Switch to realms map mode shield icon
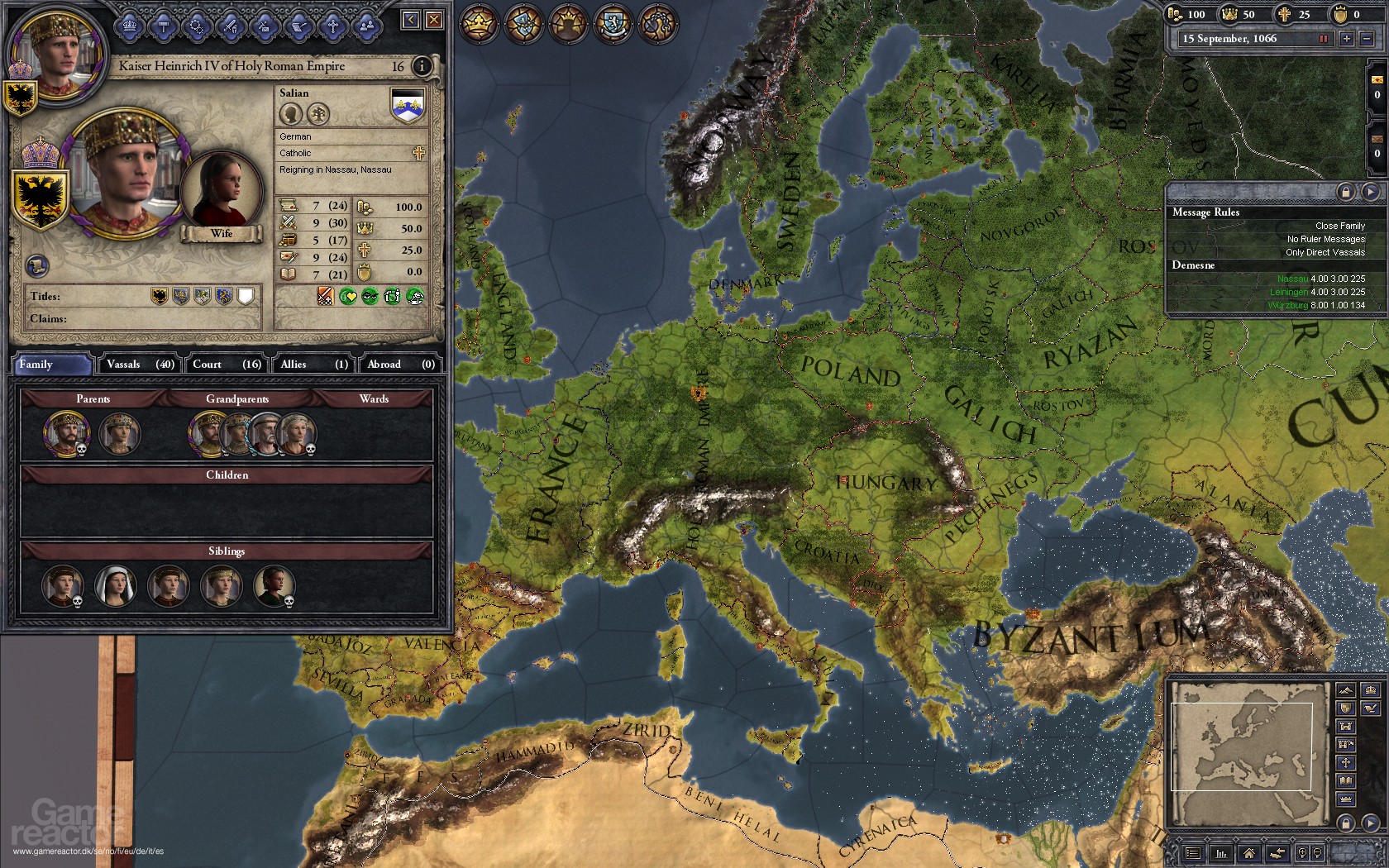1389x868 pixels. pos(1344,708)
